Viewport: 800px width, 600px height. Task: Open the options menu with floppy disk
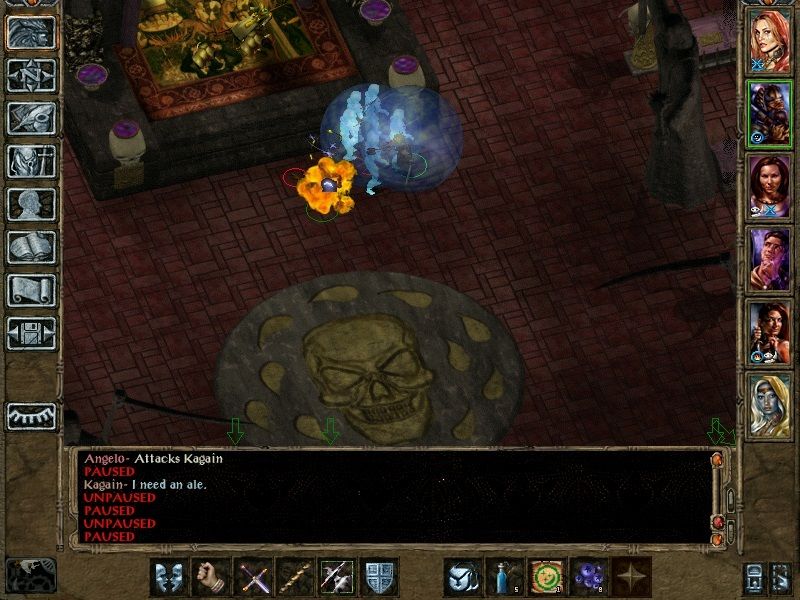31,333
